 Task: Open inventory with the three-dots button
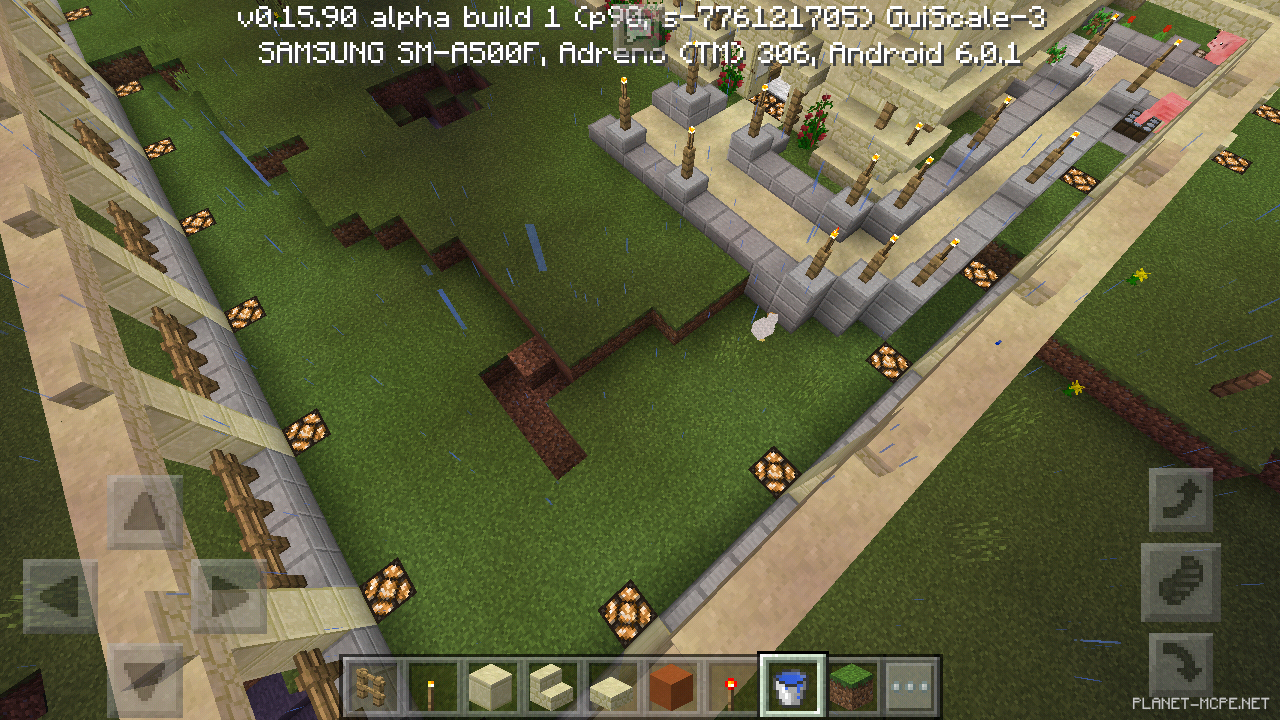[x=910, y=687]
